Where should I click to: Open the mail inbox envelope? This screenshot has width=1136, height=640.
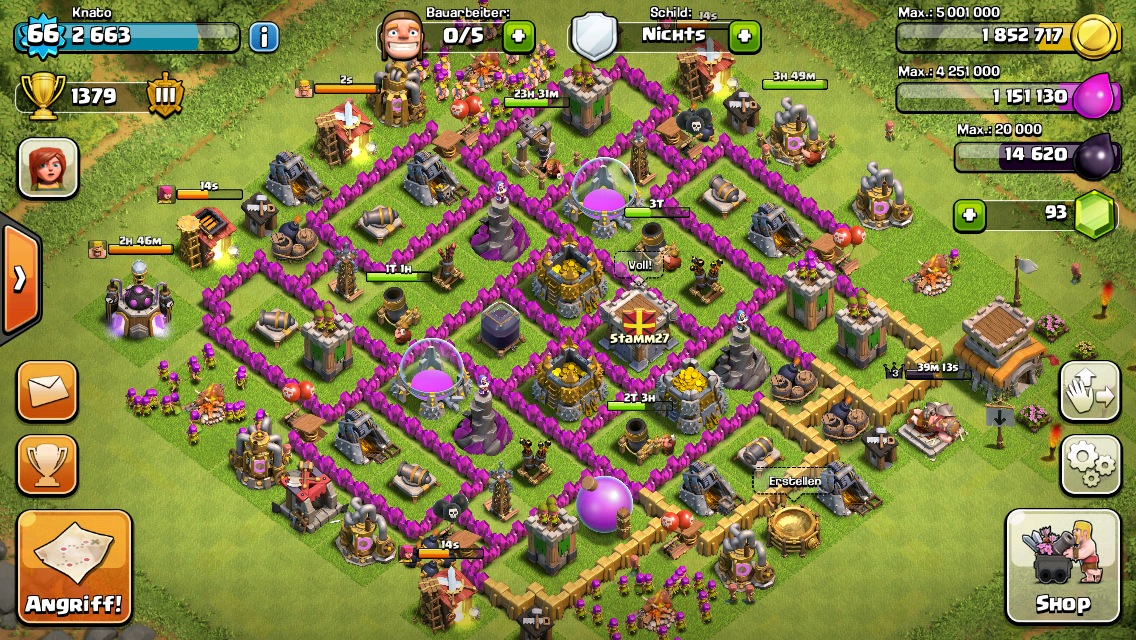pyautogui.click(x=47, y=391)
